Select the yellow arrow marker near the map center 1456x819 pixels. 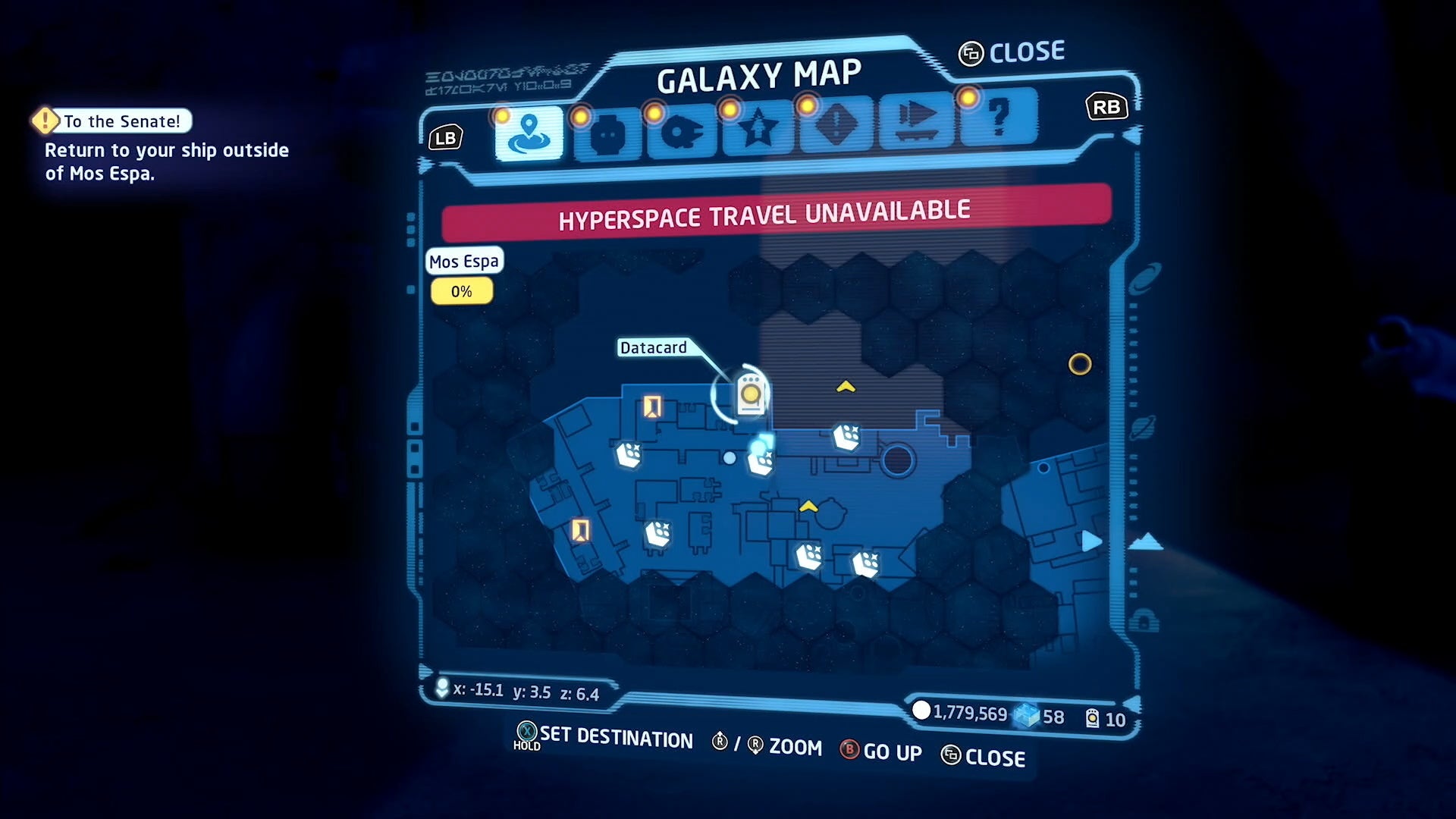coord(808,507)
